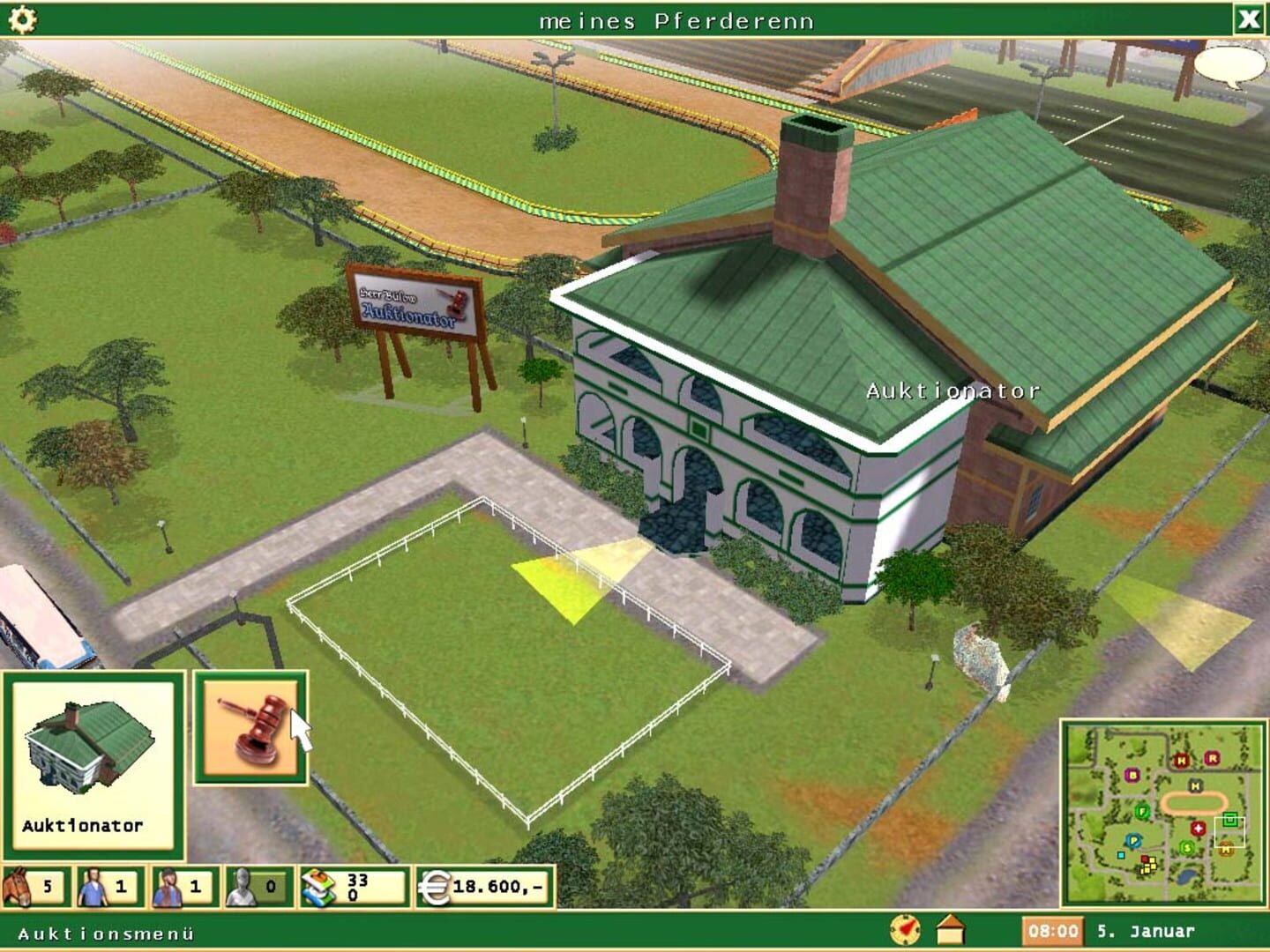This screenshot has width=1270, height=952.
Task: Click the white viewport frame on the minimap
Action: tap(1229, 832)
